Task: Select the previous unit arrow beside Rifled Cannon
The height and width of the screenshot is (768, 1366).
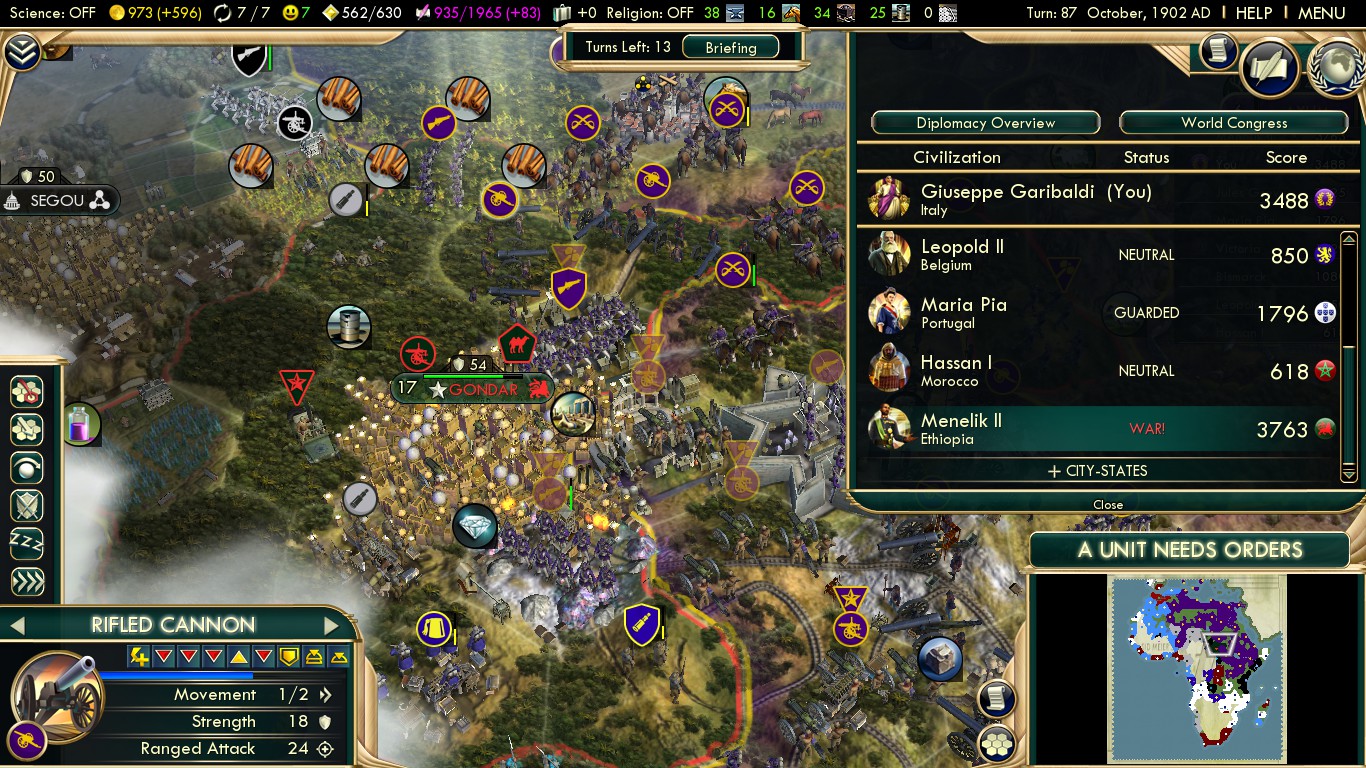Action: [x=16, y=626]
